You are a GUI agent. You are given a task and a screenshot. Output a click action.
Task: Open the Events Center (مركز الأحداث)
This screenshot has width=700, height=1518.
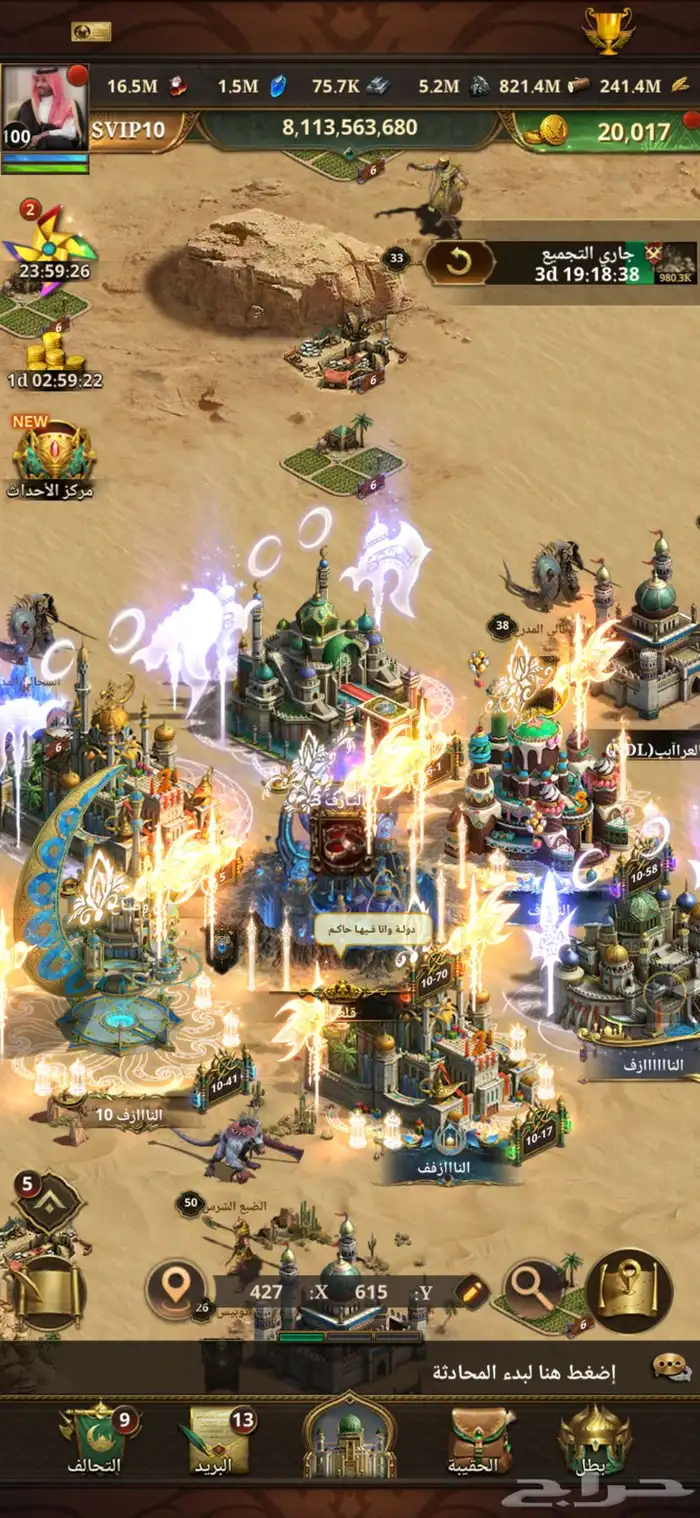click(51, 457)
